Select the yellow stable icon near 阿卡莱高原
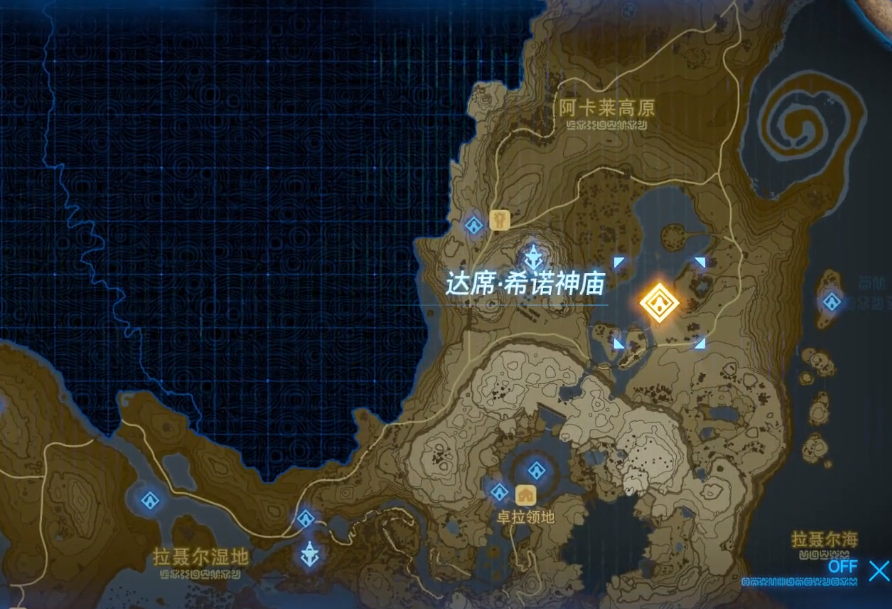This screenshot has width=892, height=609. pos(501,219)
